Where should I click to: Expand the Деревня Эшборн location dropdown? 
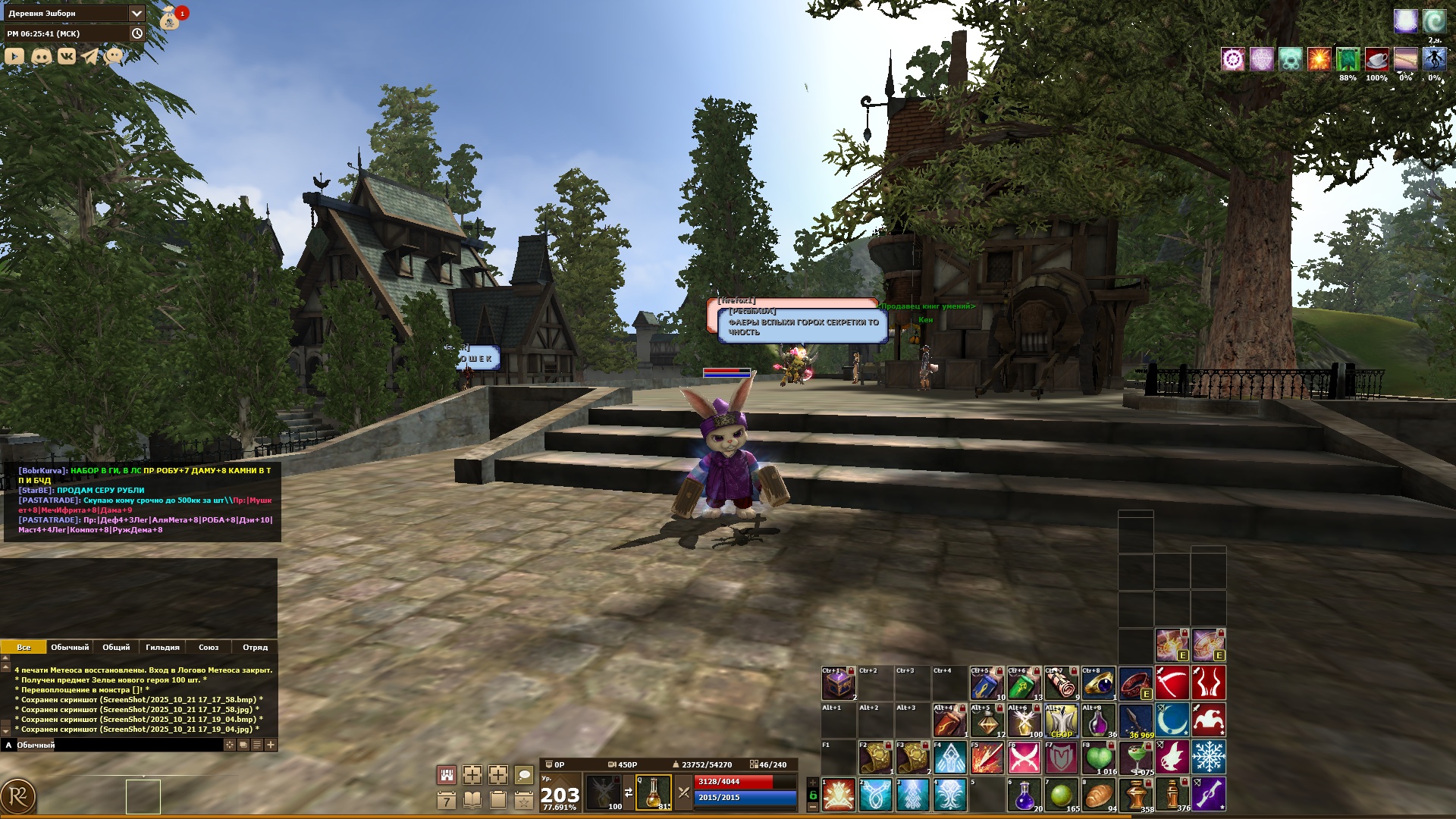[136, 13]
